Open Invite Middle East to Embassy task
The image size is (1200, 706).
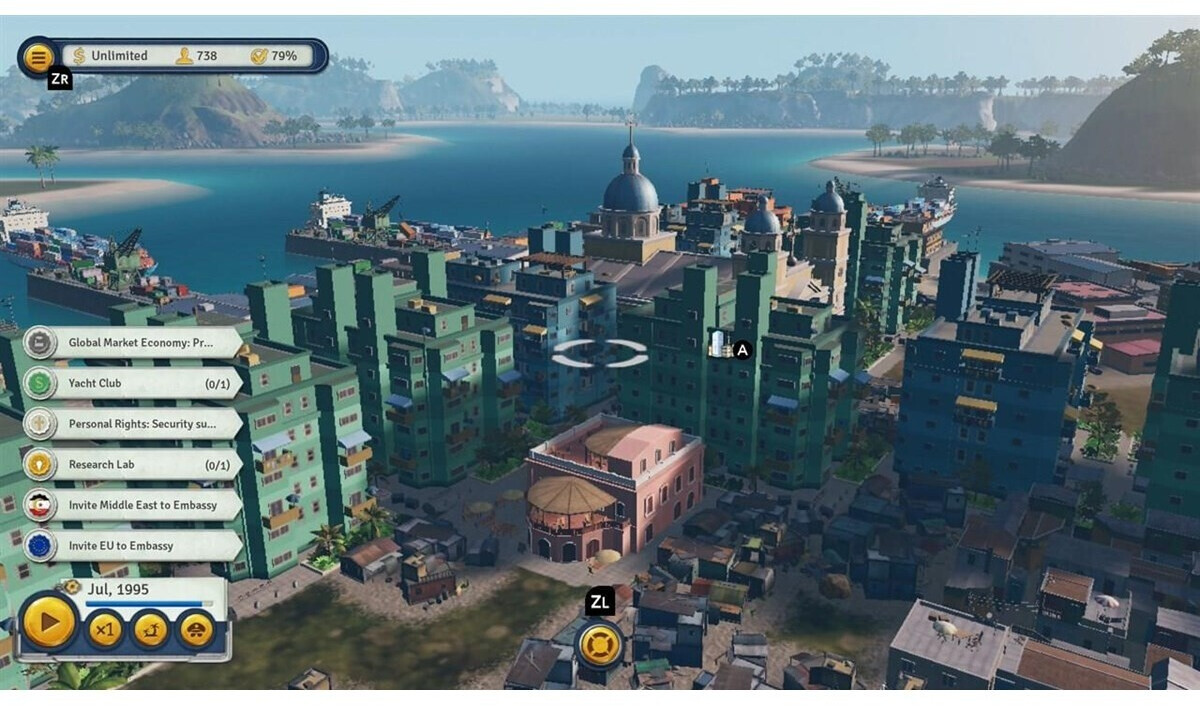(140, 505)
